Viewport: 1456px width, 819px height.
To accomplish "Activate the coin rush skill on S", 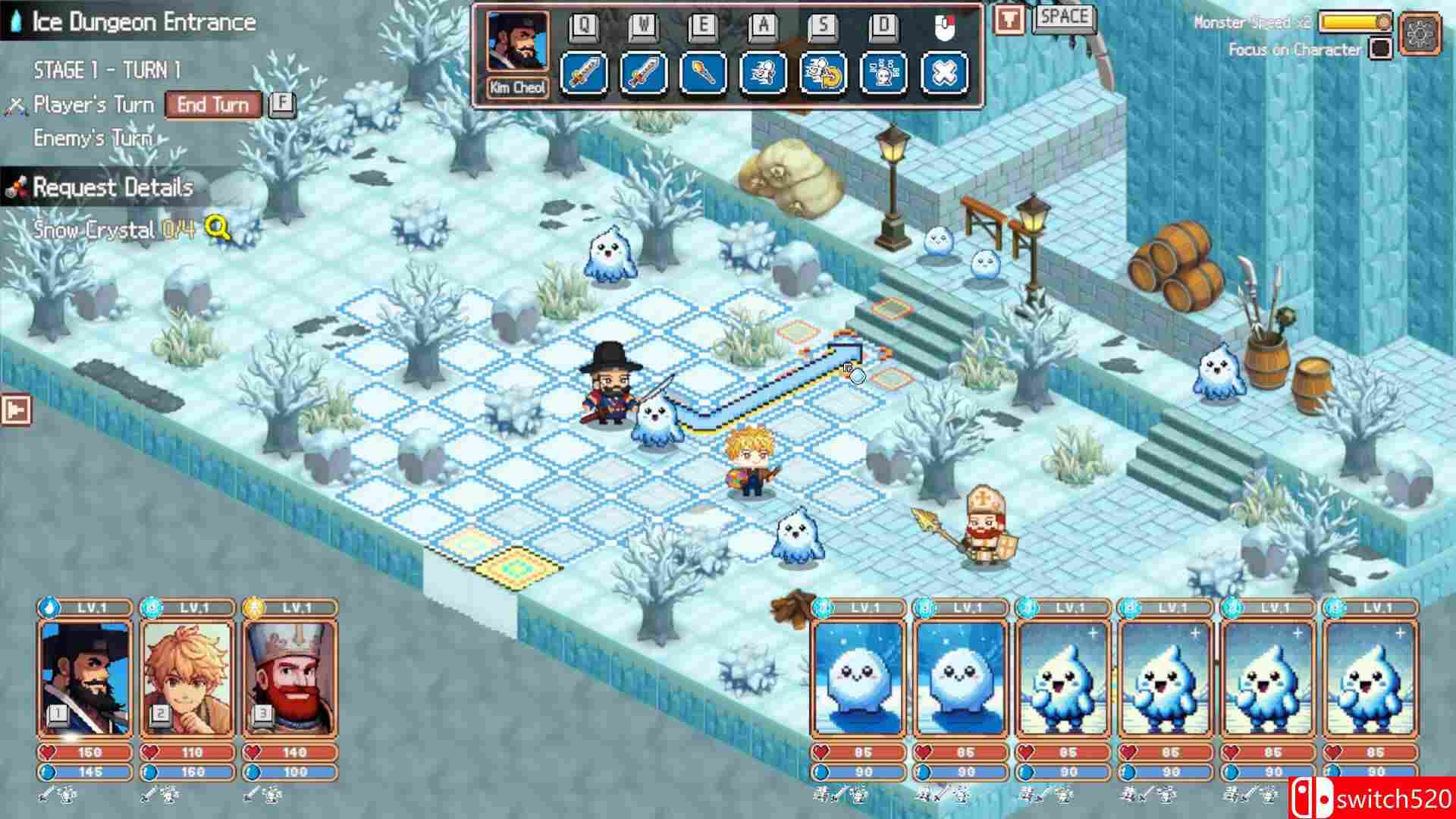I will 825,71.
